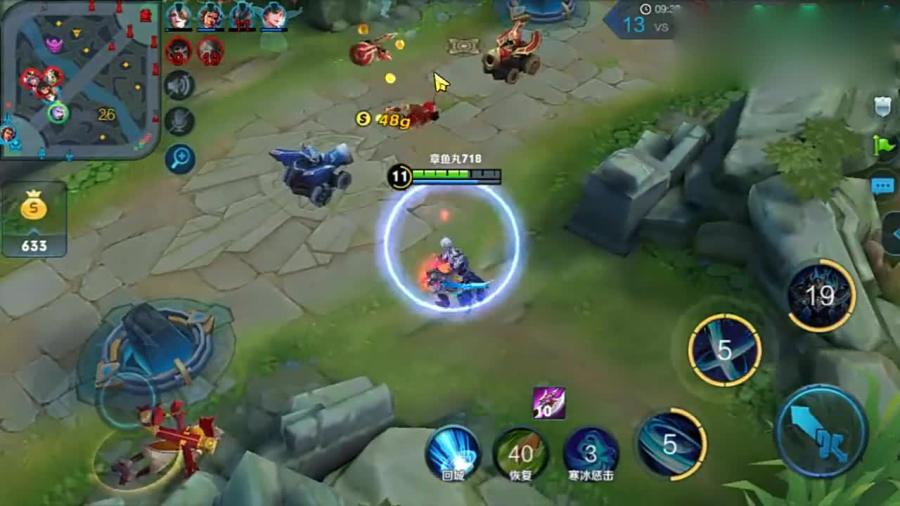Activate the ultimate skill showing cooldown 19
900x506 pixels.
point(820,295)
